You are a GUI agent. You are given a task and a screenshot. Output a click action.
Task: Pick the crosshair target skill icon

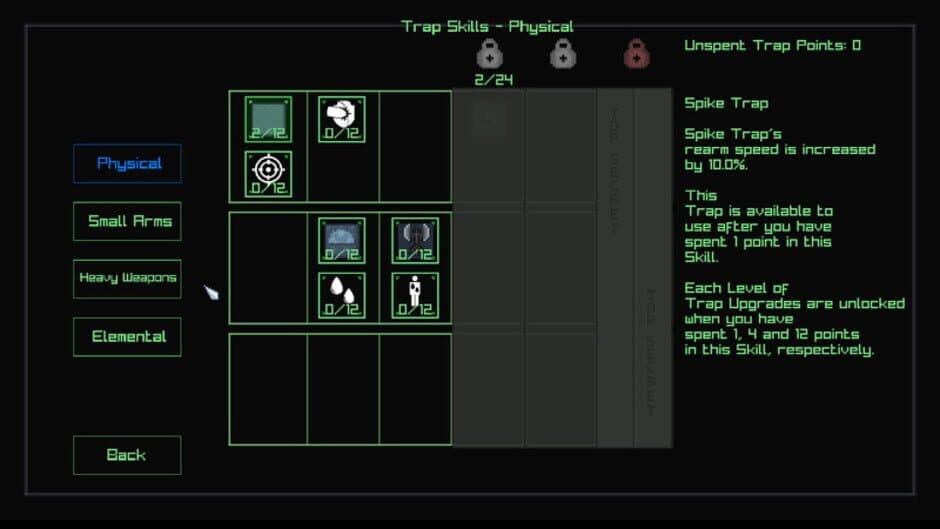click(x=268, y=174)
